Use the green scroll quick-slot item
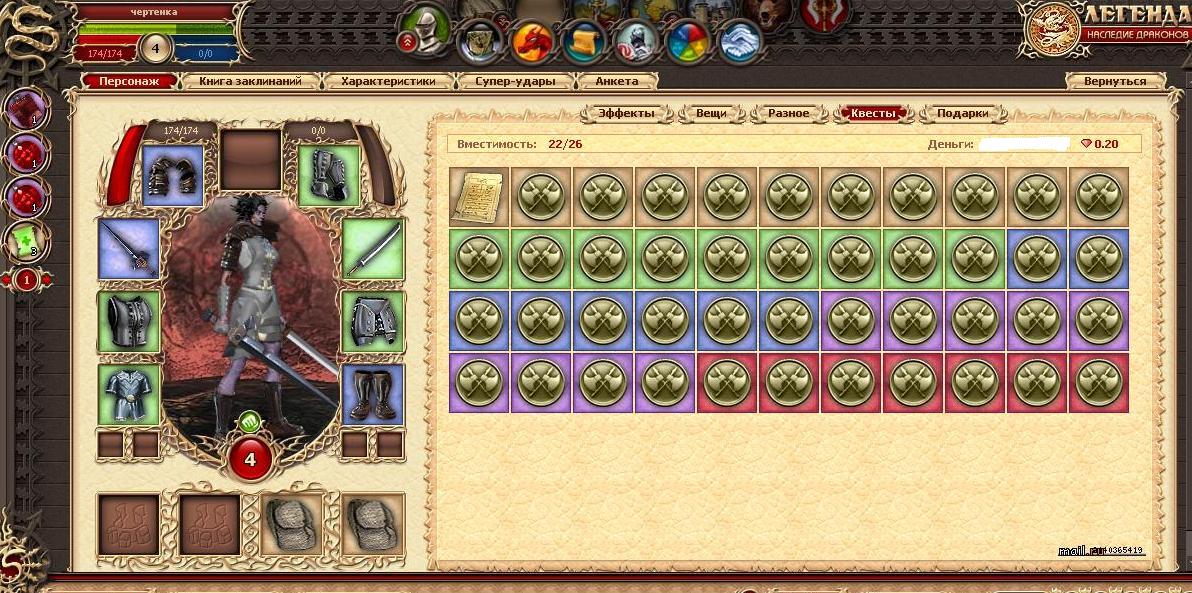 [x=27, y=239]
